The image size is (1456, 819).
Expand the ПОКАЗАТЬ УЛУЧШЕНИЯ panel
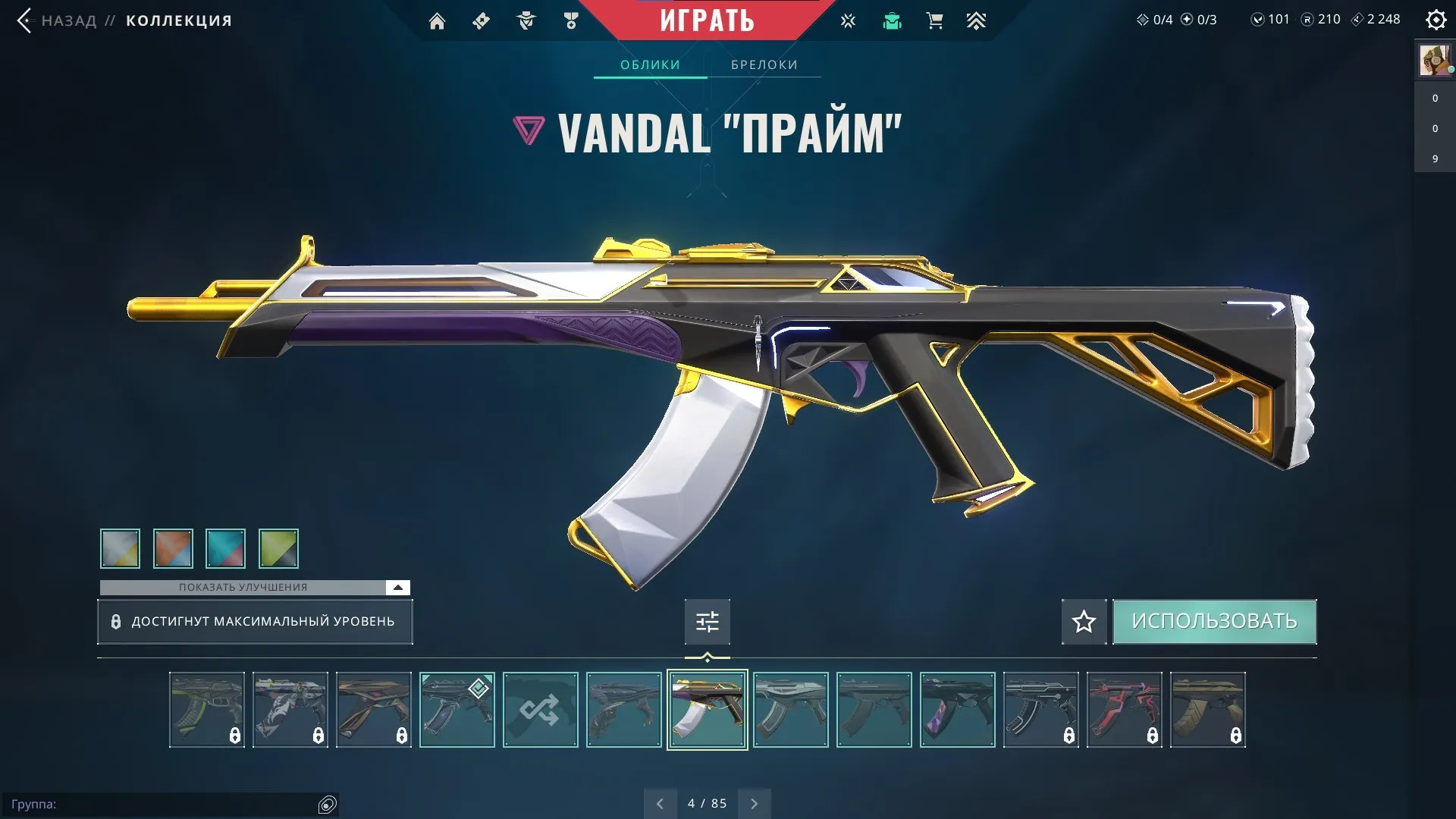point(243,587)
